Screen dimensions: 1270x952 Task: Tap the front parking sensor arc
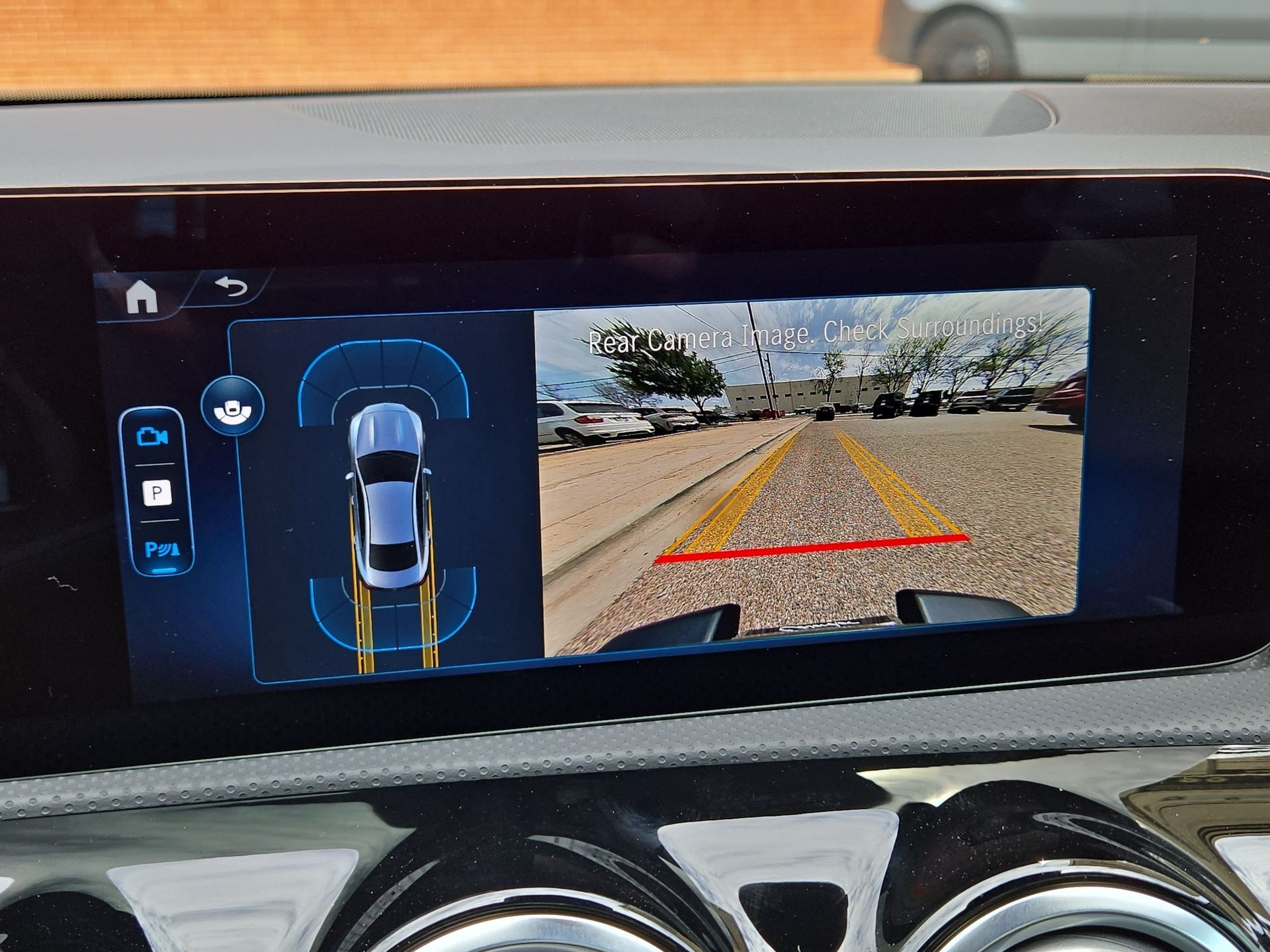(387, 347)
